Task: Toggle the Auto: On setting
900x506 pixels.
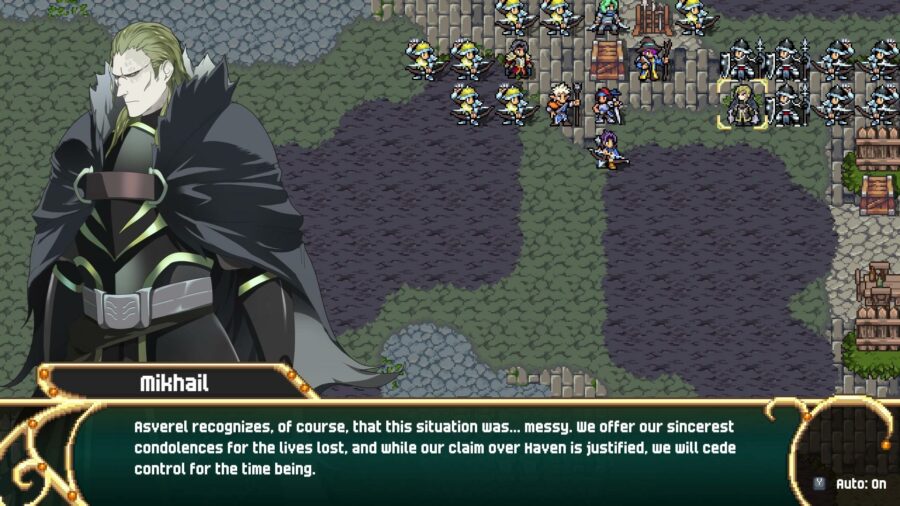Action: (851, 484)
